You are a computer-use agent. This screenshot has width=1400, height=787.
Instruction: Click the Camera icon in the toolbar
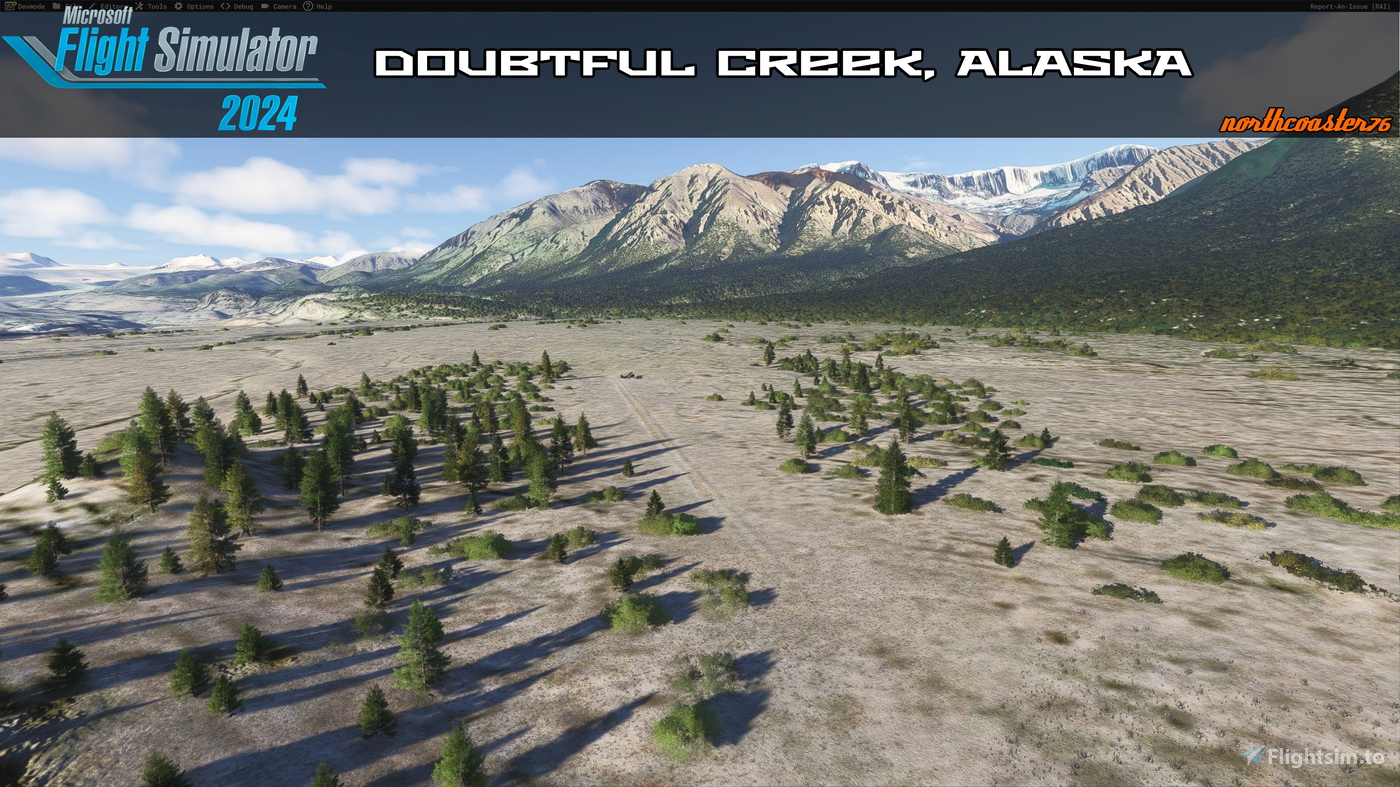click(x=264, y=5)
